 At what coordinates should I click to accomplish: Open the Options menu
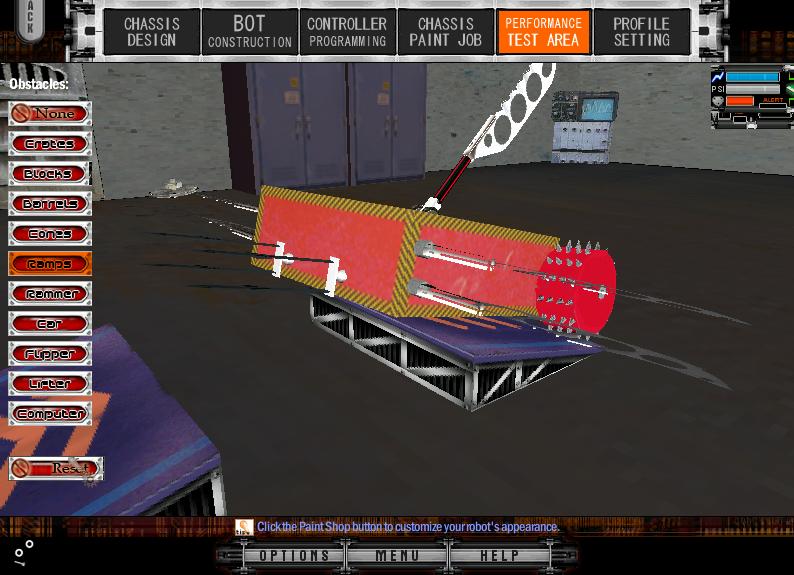pyautogui.click(x=294, y=556)
